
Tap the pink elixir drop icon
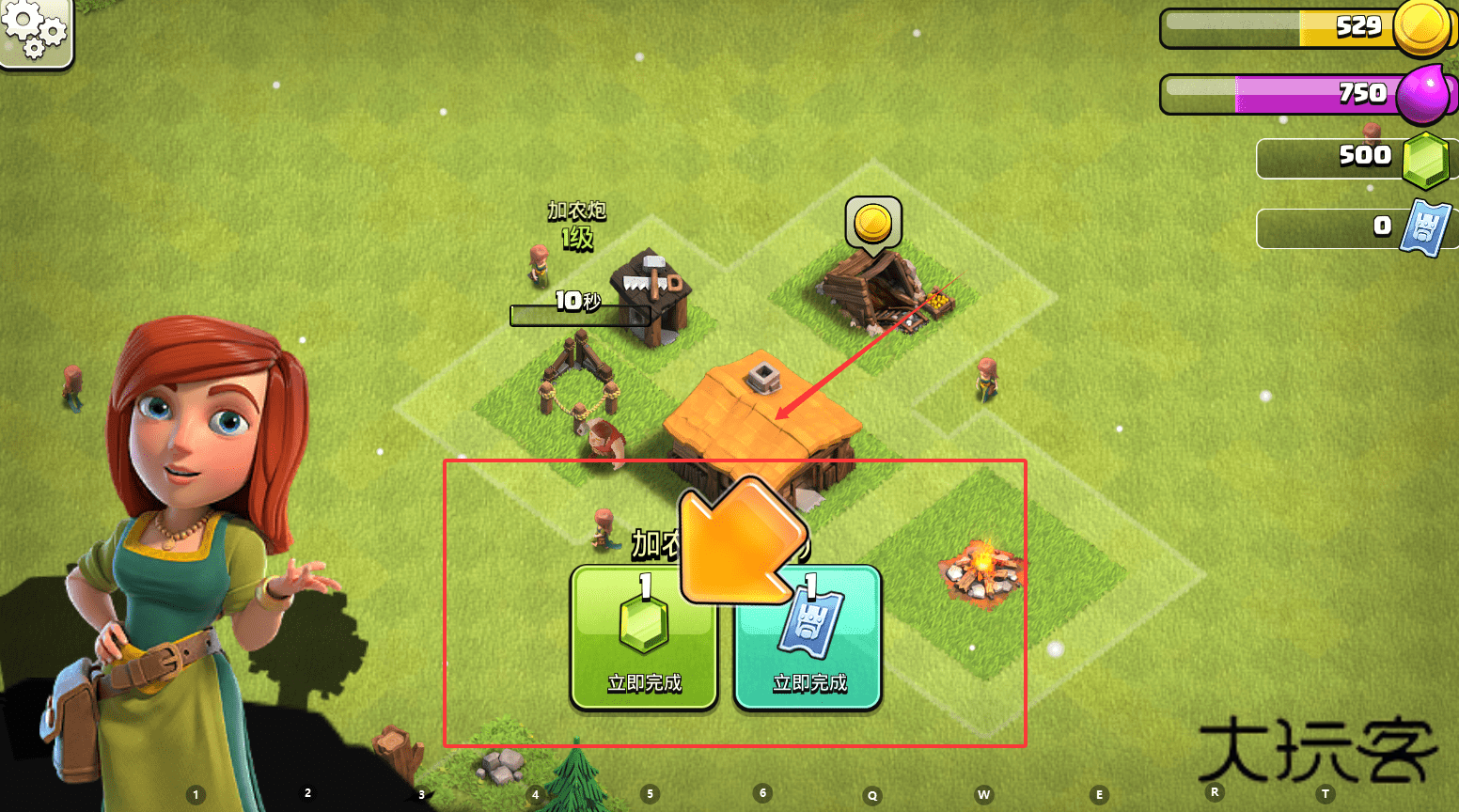(x=1422, y=94)
